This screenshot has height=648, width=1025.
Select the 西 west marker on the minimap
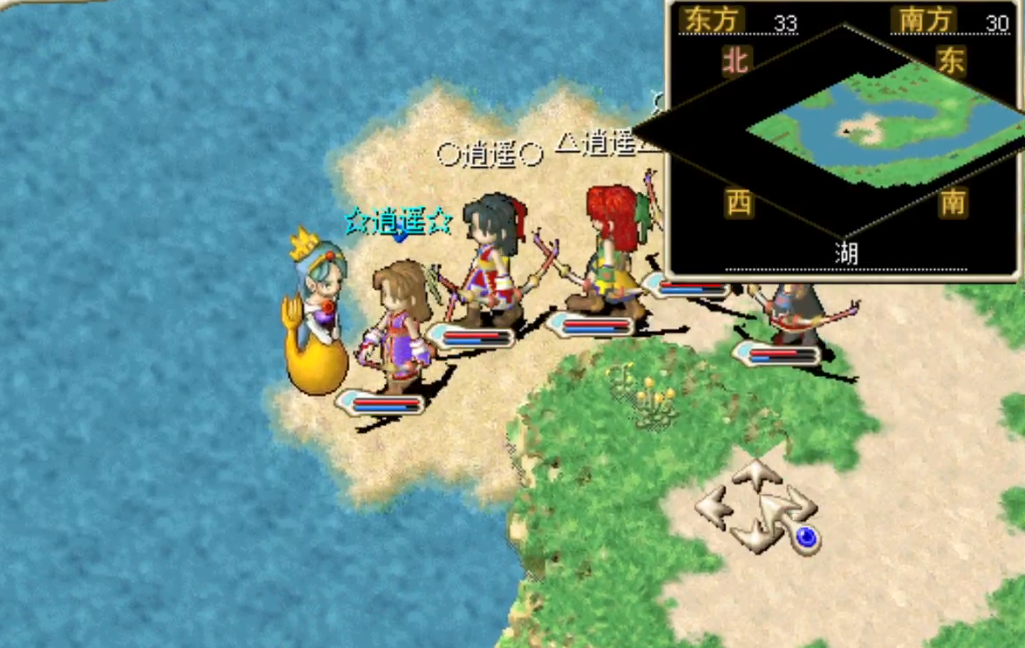(739, 203)
